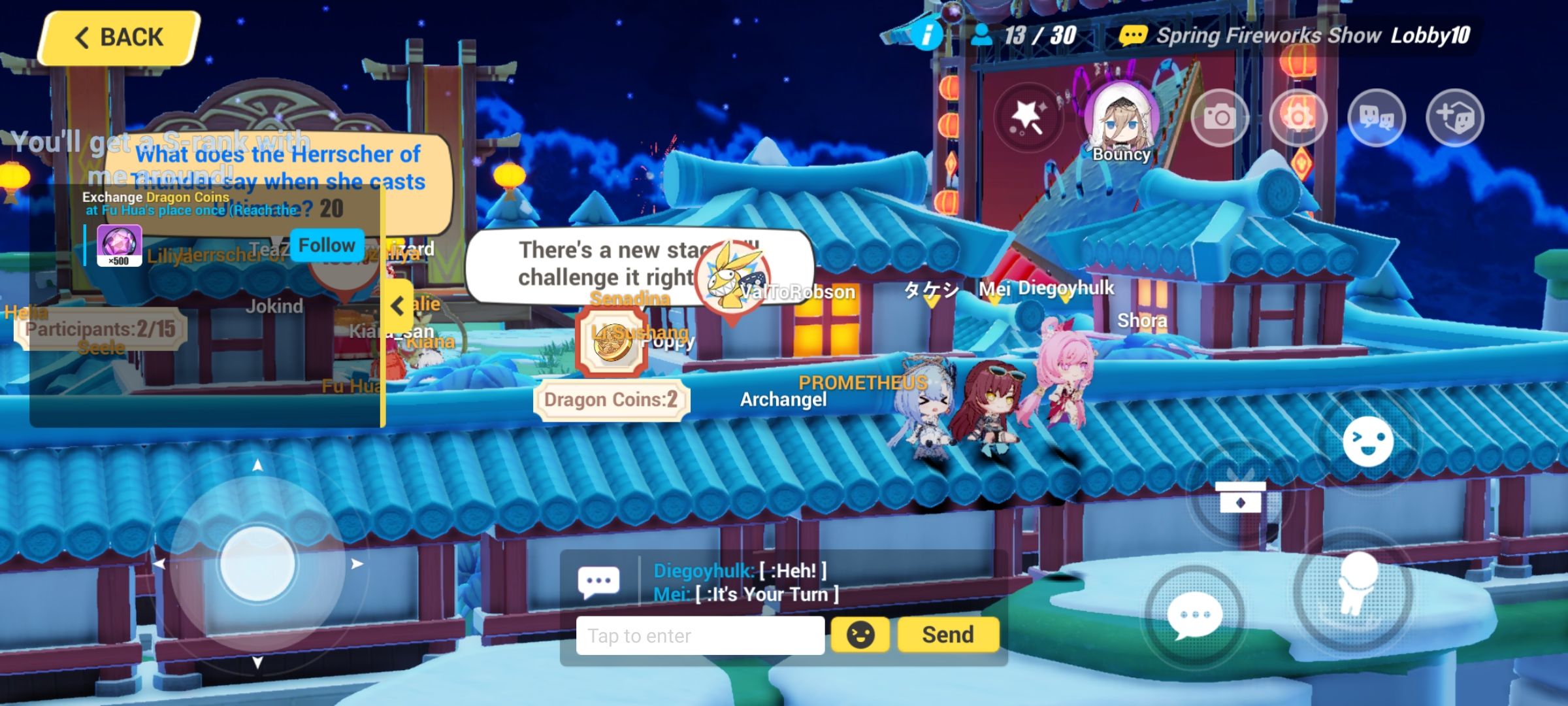Open the emoji picker beside Send
Screen dimensions: 1568x706
click(x=861, y=633)
